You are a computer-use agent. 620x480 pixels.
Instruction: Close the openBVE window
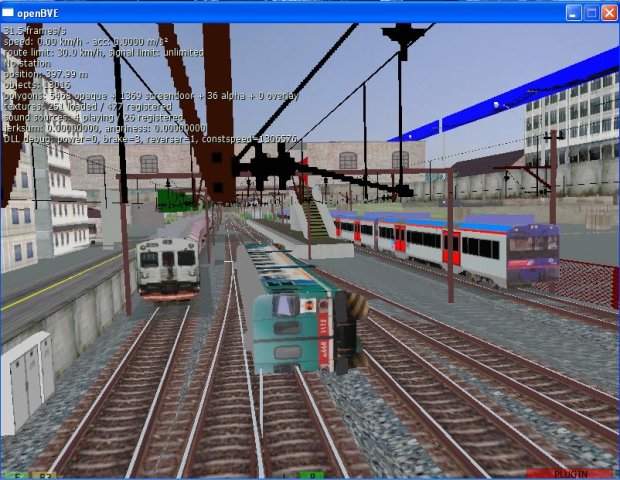pos(608,13)
